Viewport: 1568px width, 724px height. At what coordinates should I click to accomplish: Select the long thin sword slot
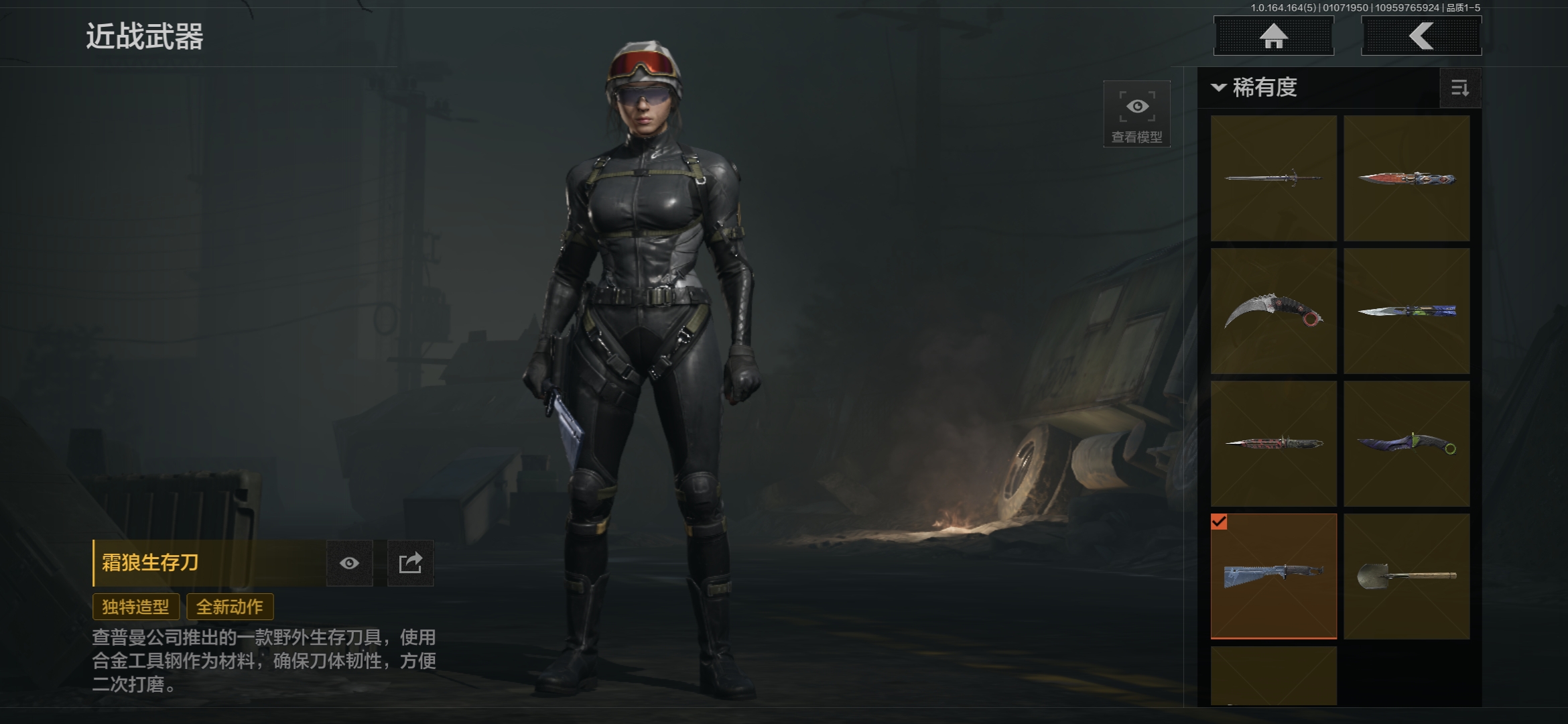coord(1273,178)
